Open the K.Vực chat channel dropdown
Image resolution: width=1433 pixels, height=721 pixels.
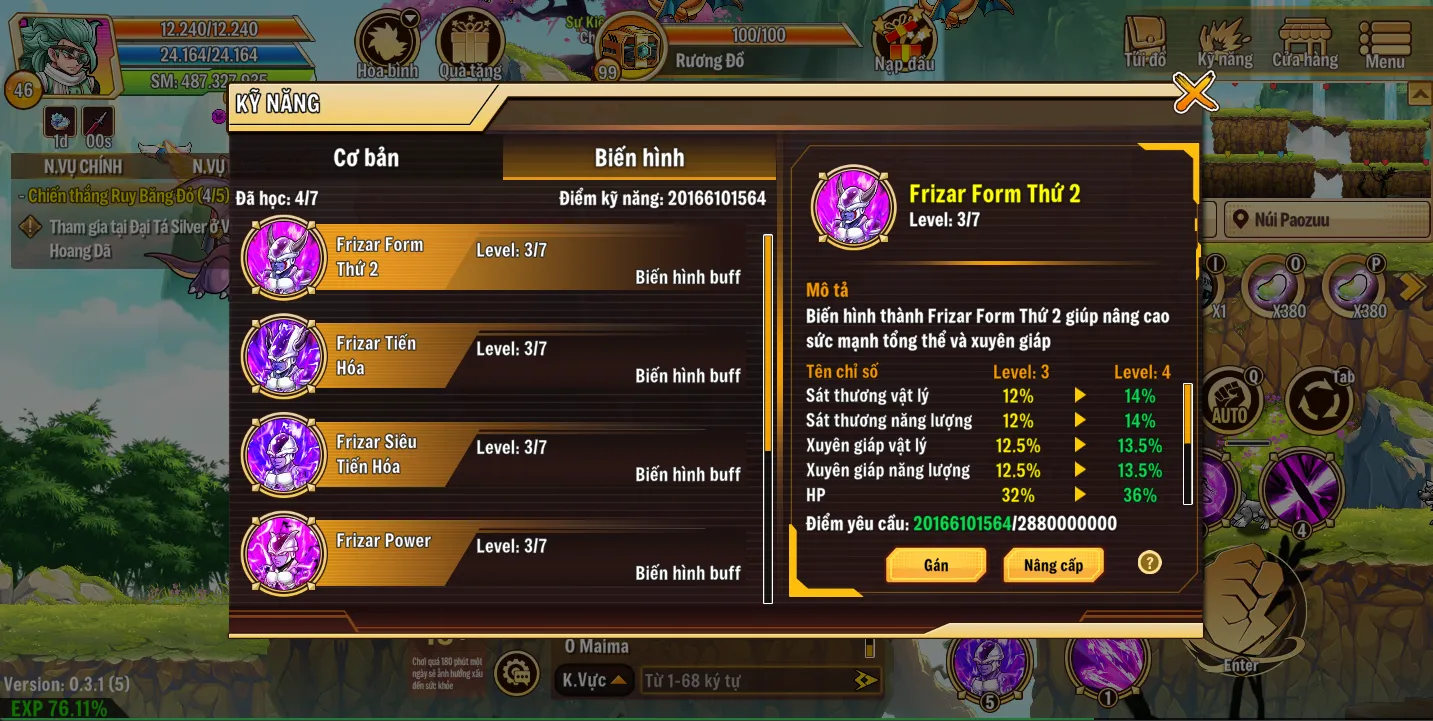pos(594,681)
